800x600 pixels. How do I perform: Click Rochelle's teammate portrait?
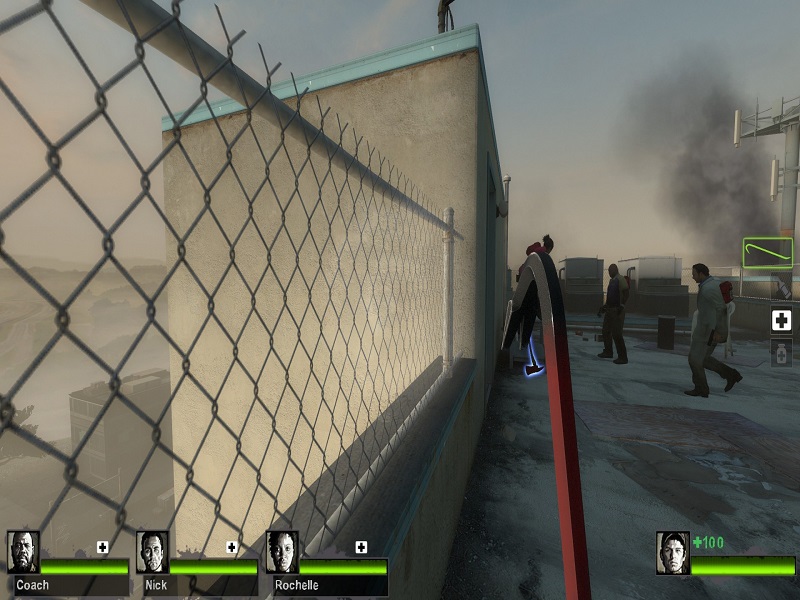282,552
